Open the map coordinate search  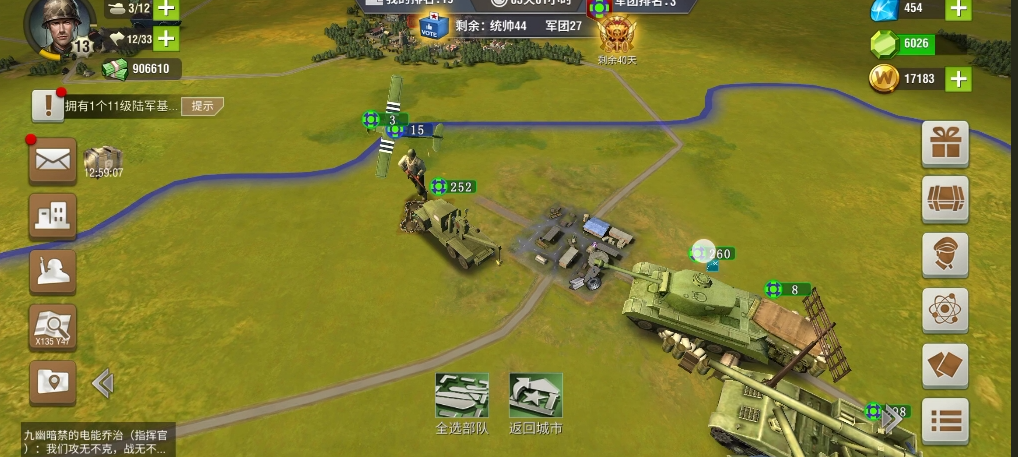click(52, 326)
